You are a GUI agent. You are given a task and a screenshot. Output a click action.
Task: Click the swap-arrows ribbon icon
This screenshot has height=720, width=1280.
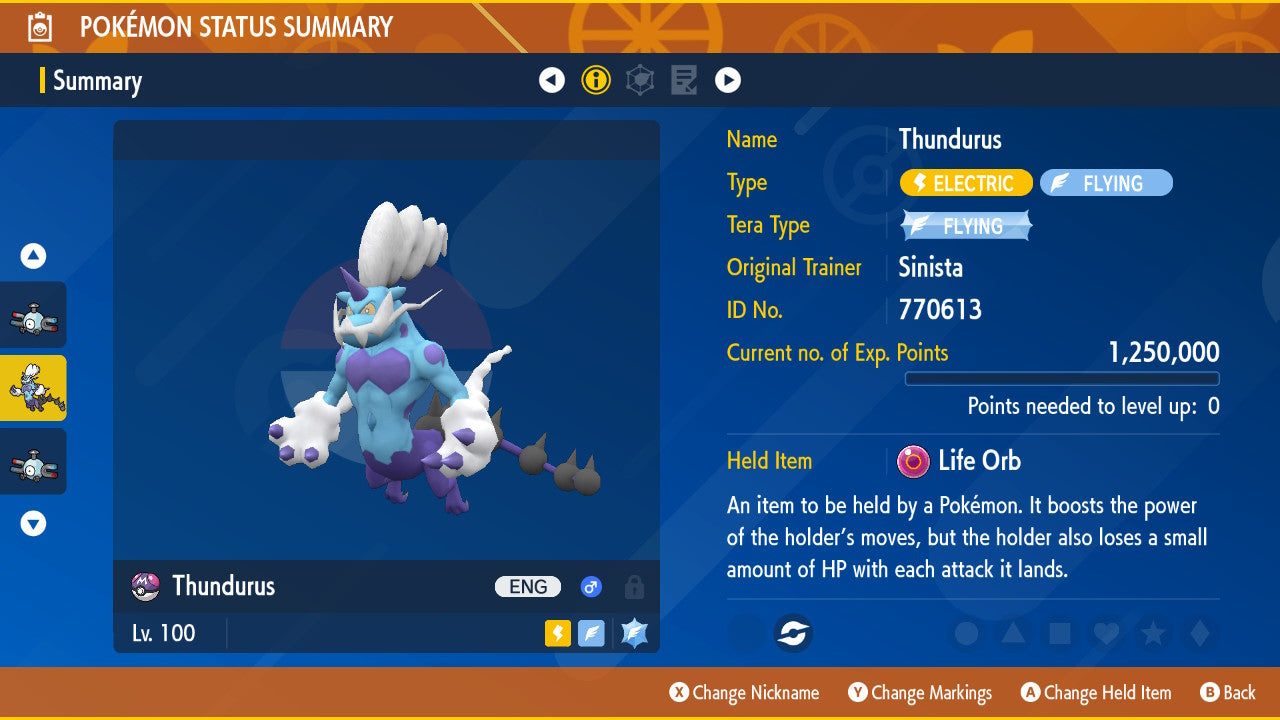pos(794,633)
